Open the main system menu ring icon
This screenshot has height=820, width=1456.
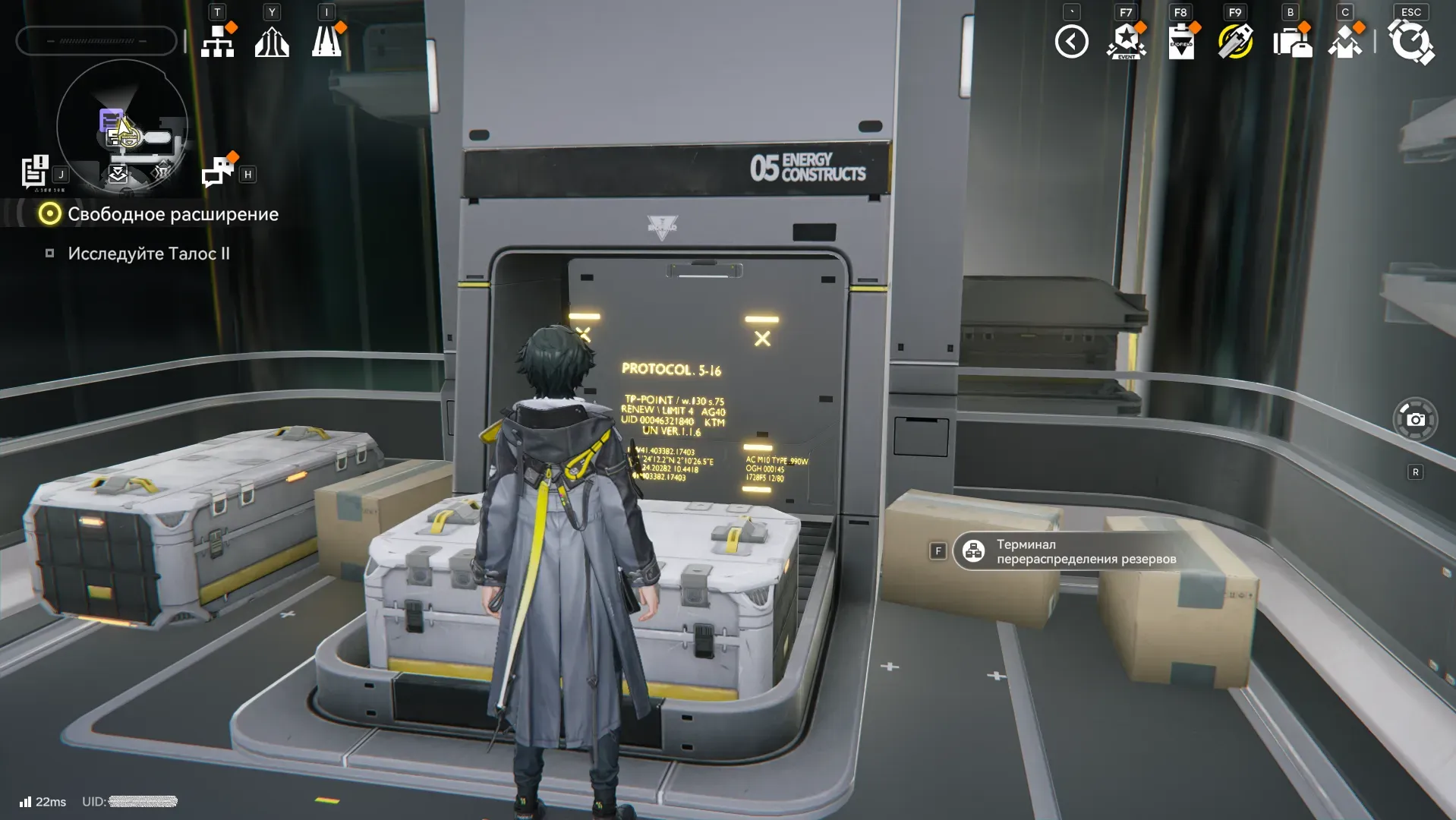point(1410,42)
